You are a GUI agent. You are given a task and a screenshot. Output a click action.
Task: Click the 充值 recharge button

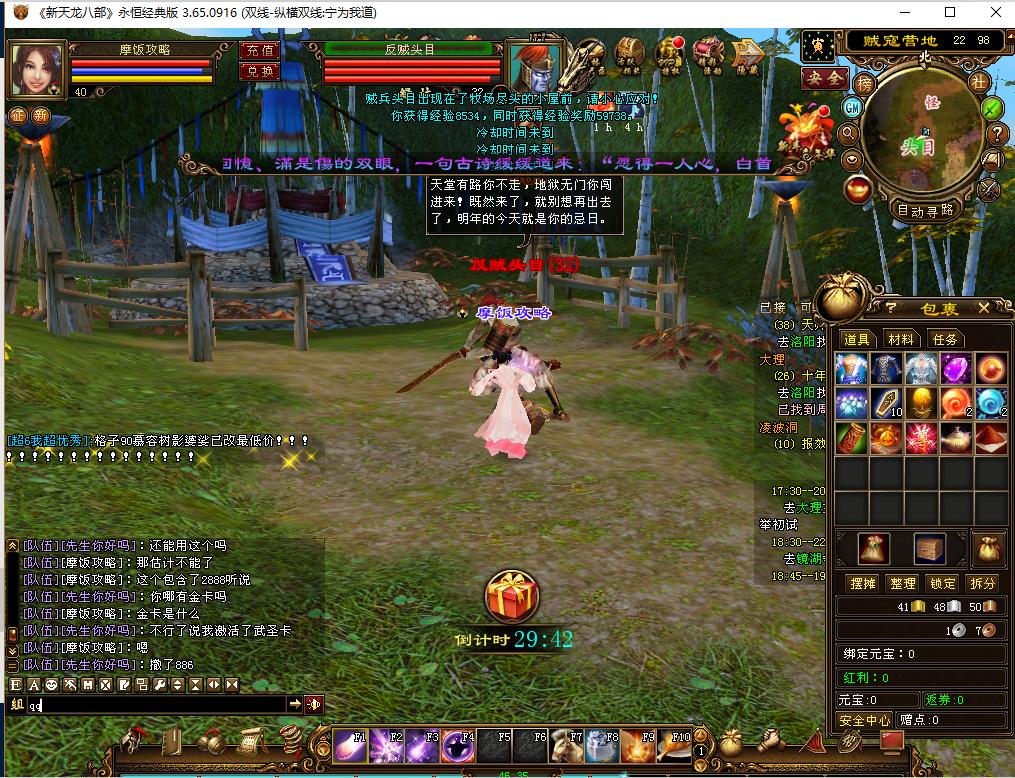[x=260, y=50]
